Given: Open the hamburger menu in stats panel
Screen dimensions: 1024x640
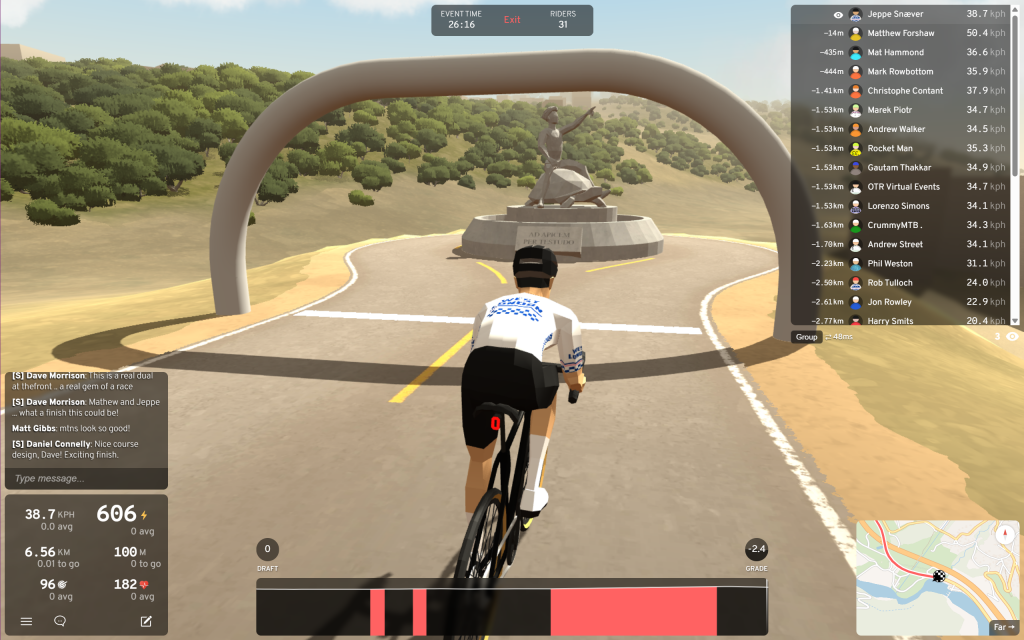Looking at the screenshot, I should tap(26, 621).
